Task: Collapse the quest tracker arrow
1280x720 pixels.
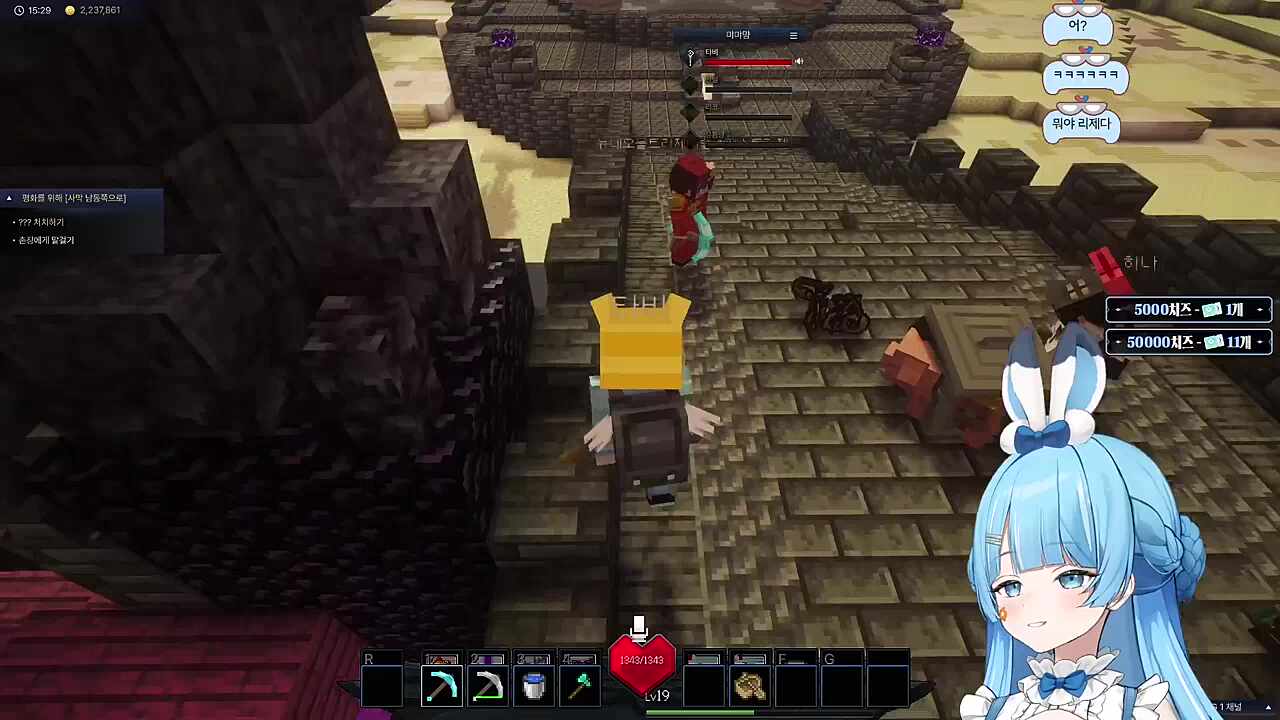Action: 9,198
